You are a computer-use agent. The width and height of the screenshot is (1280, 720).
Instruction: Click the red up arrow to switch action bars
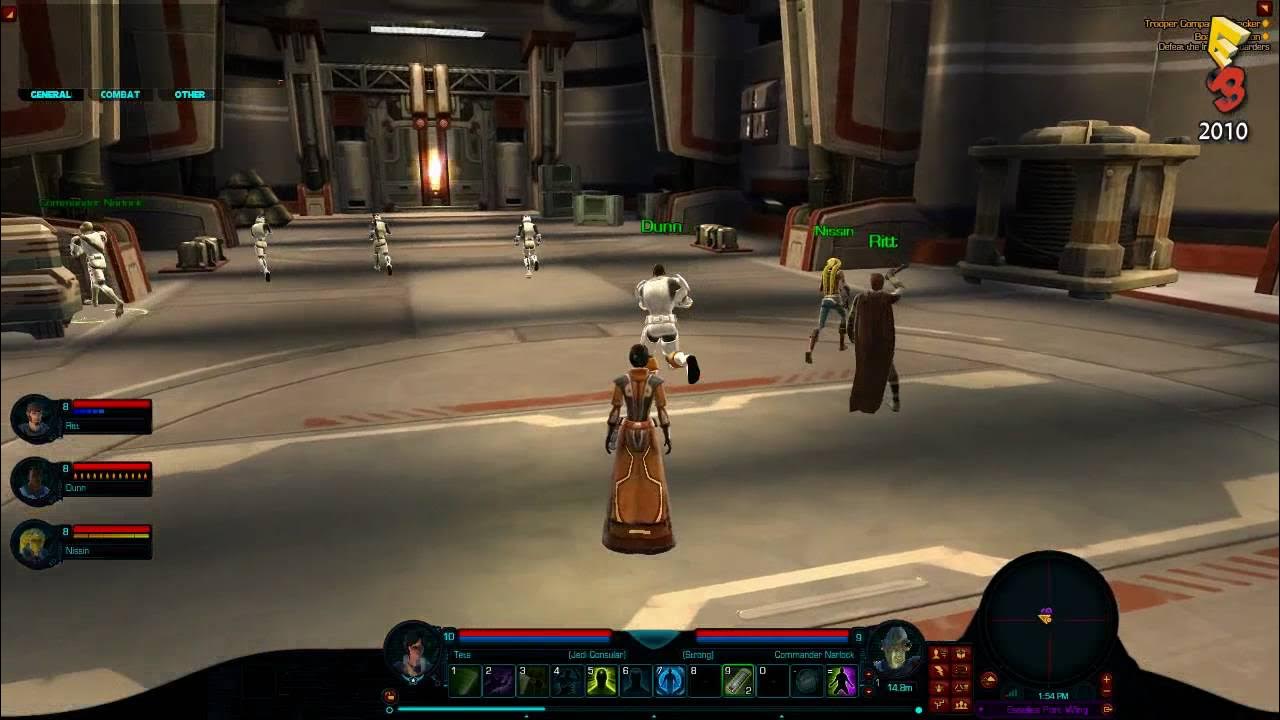tap(869, 674)
